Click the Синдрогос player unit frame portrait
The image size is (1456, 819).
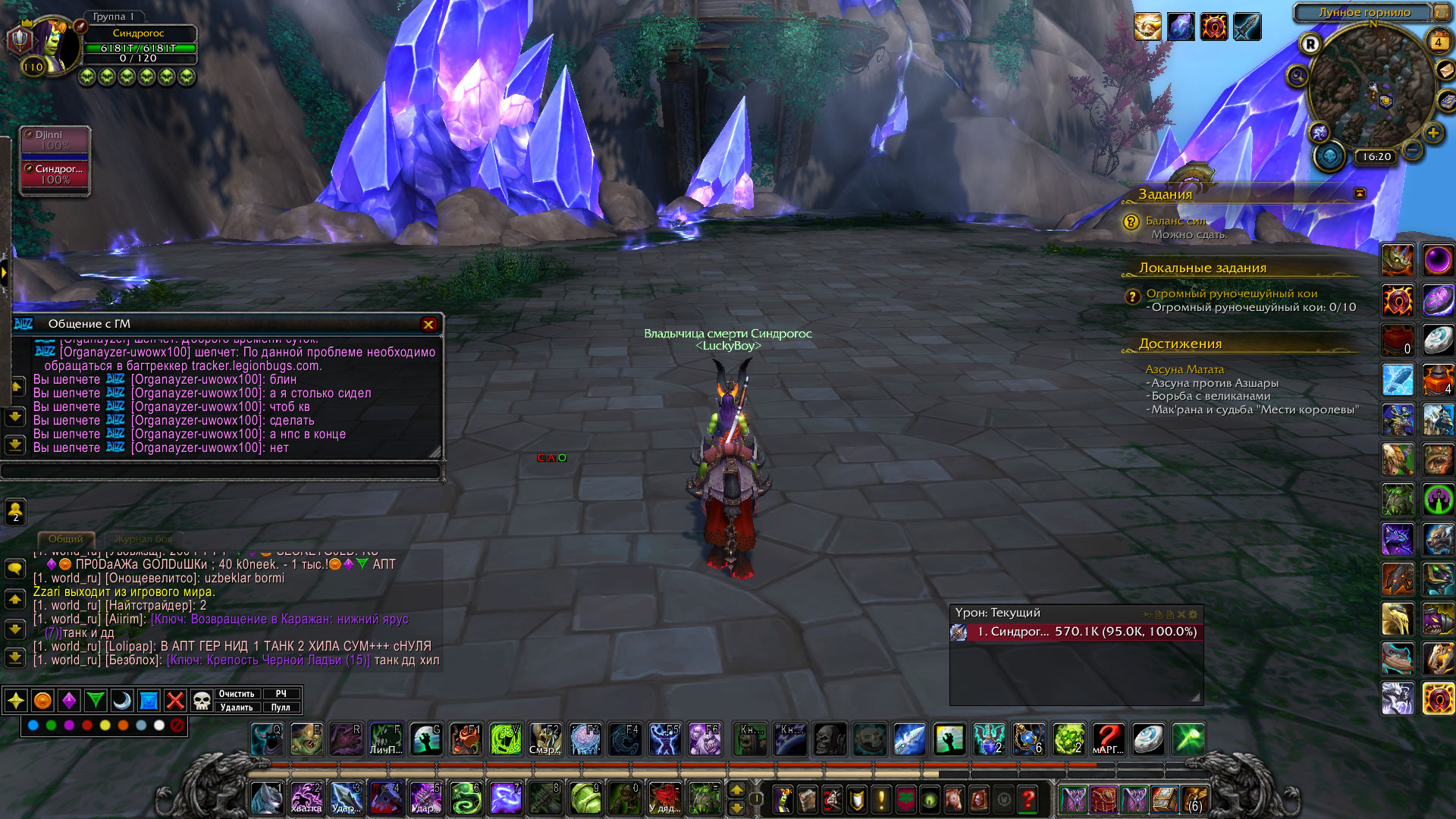coord(52,47)
